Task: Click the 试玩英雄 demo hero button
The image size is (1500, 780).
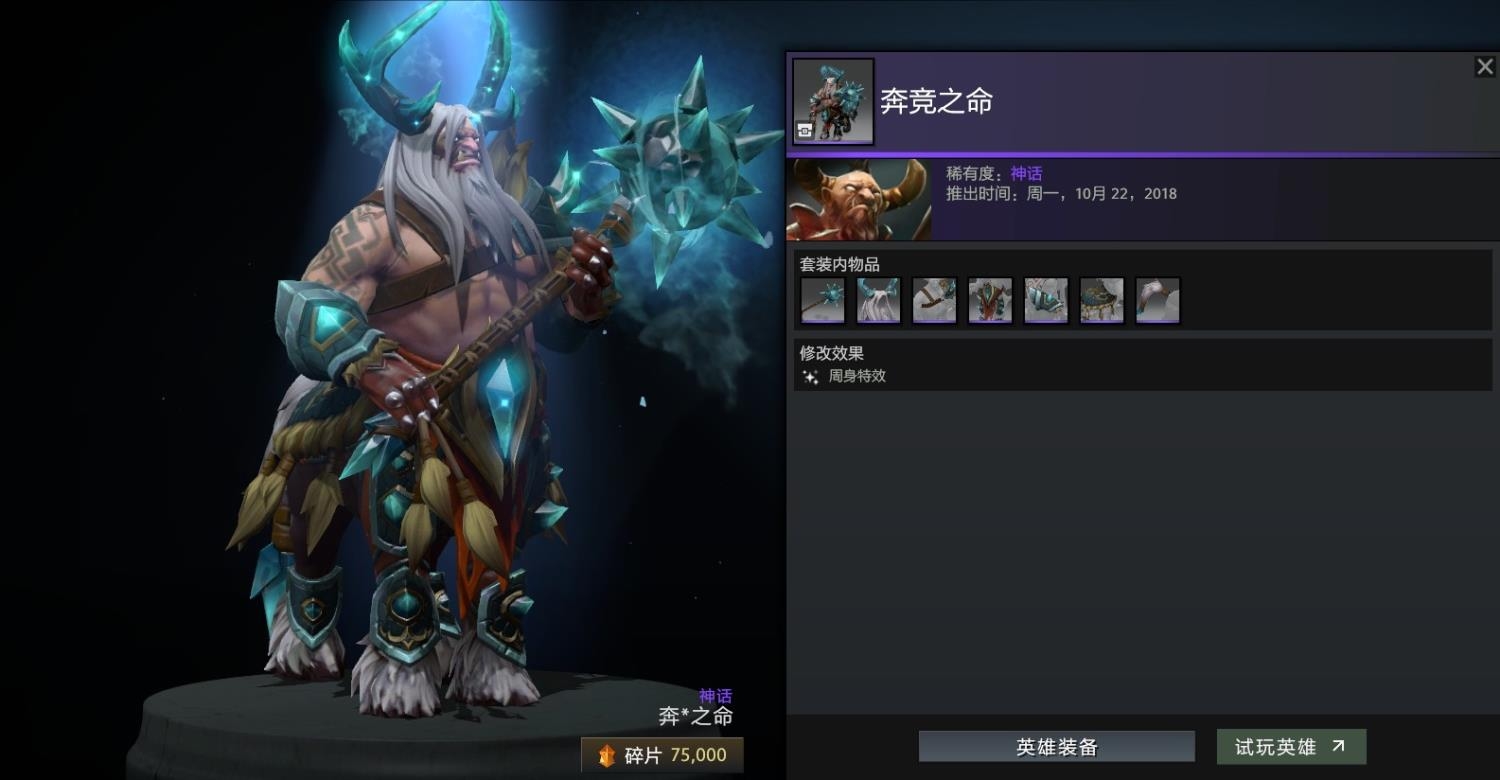Action: (x=1290, y=747)
